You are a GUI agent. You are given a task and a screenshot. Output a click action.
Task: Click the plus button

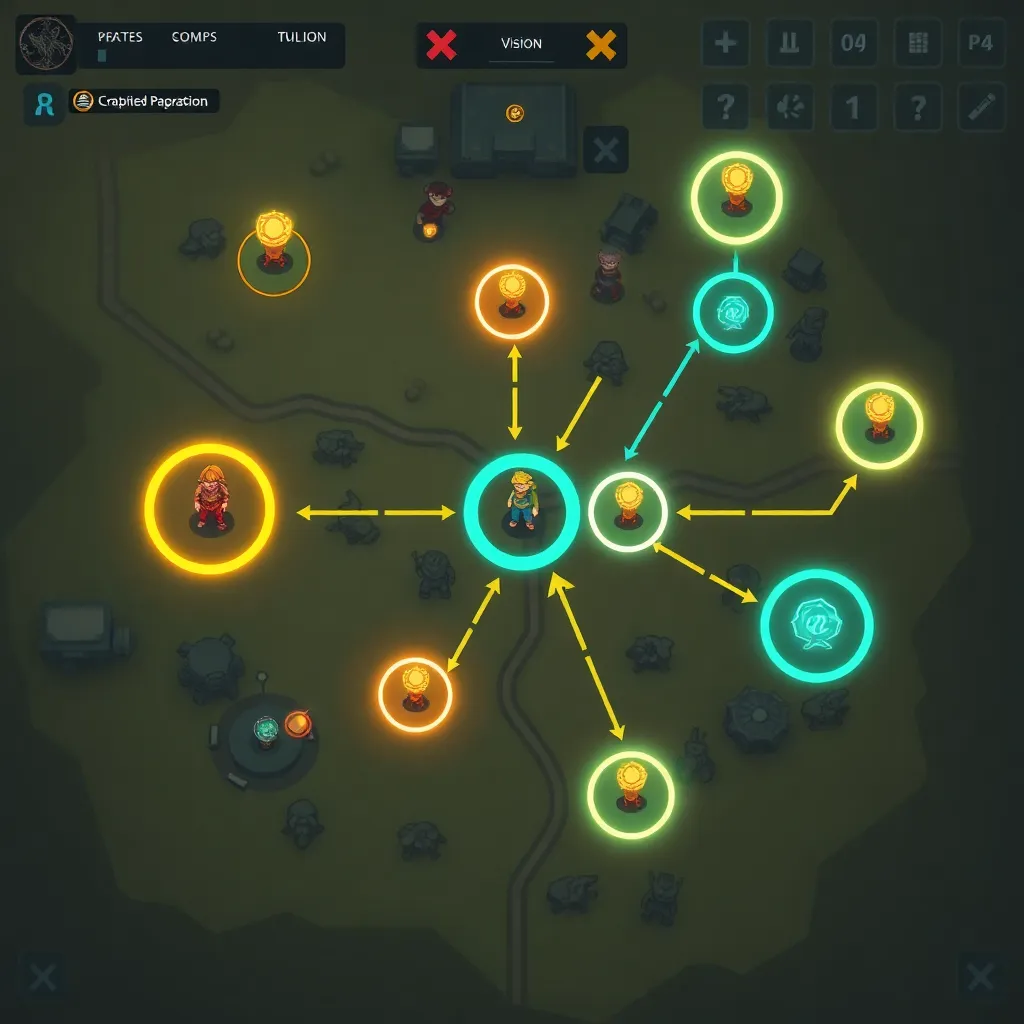(x=726, y=44)
